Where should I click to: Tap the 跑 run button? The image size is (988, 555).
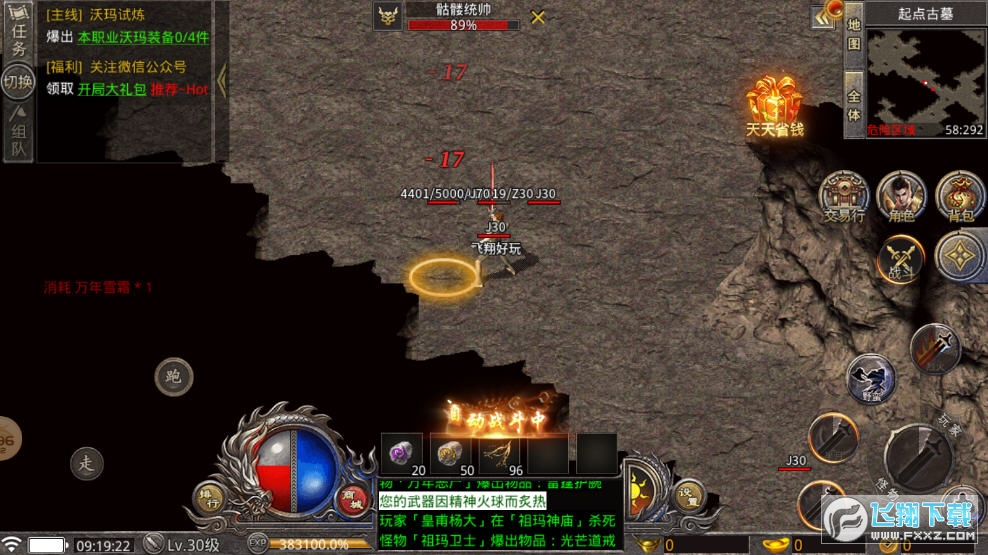pyautogui.click(x=174, y=377)
